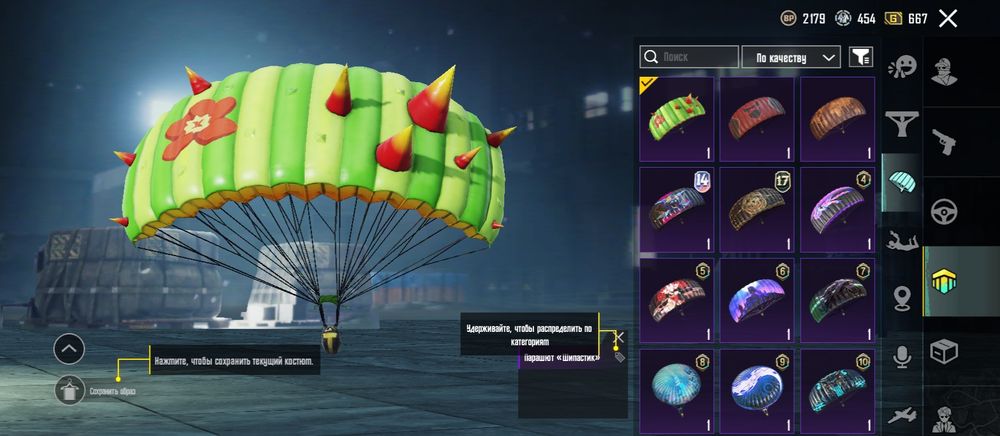Select the light blue parachute with badge 8
This screenshot has height=436, width=1000.
pos(677,391)
